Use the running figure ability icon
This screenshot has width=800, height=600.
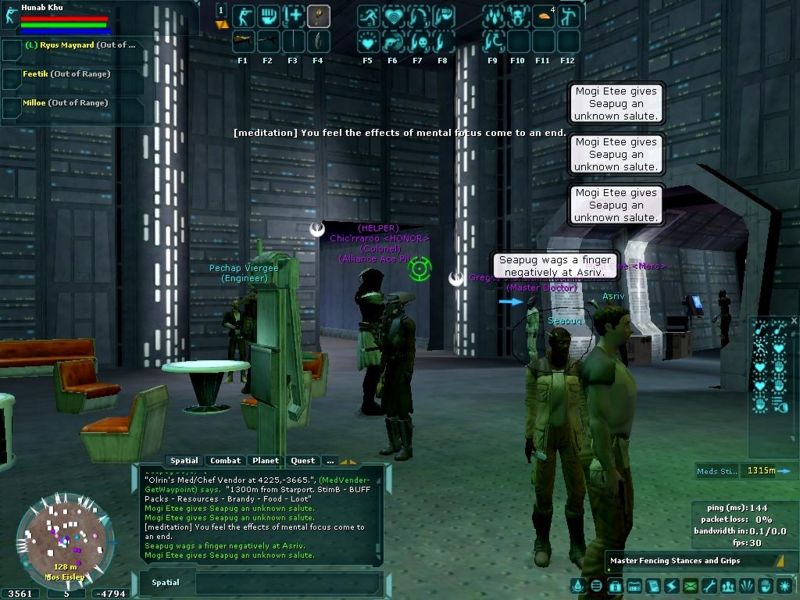pyautogui.click(x=368, y=16)
